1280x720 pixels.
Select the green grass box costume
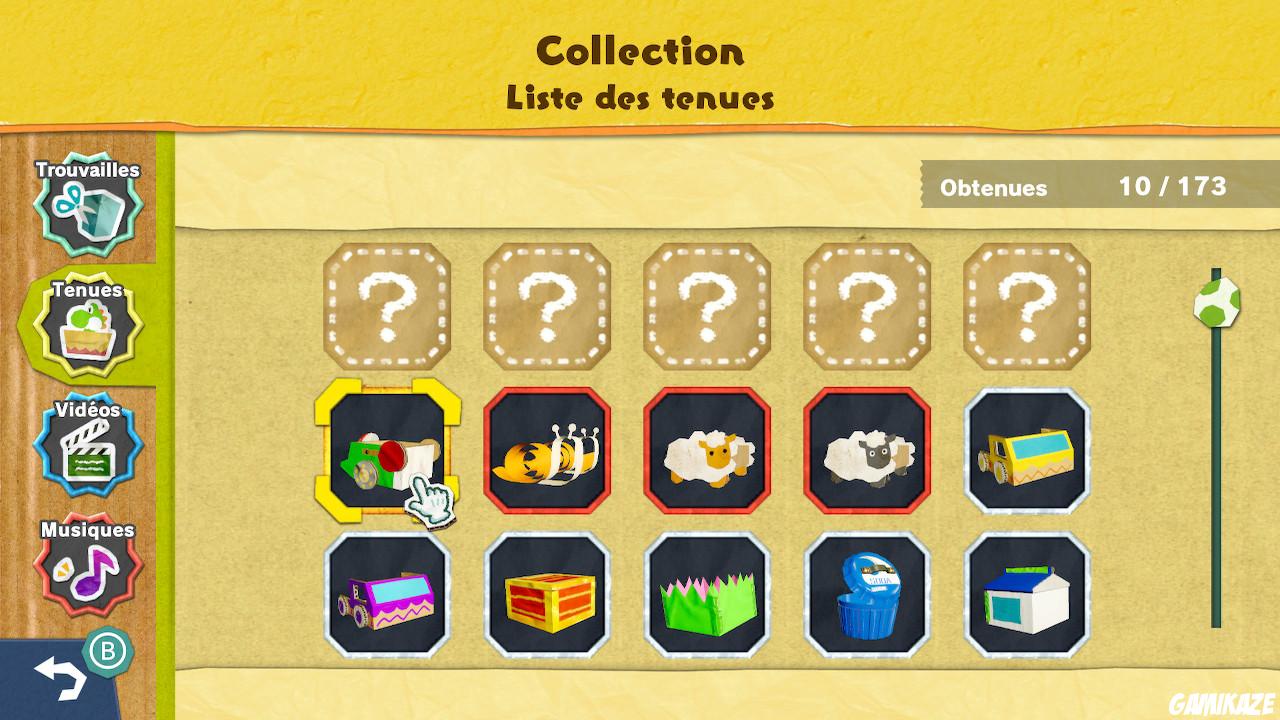point(706,595)
